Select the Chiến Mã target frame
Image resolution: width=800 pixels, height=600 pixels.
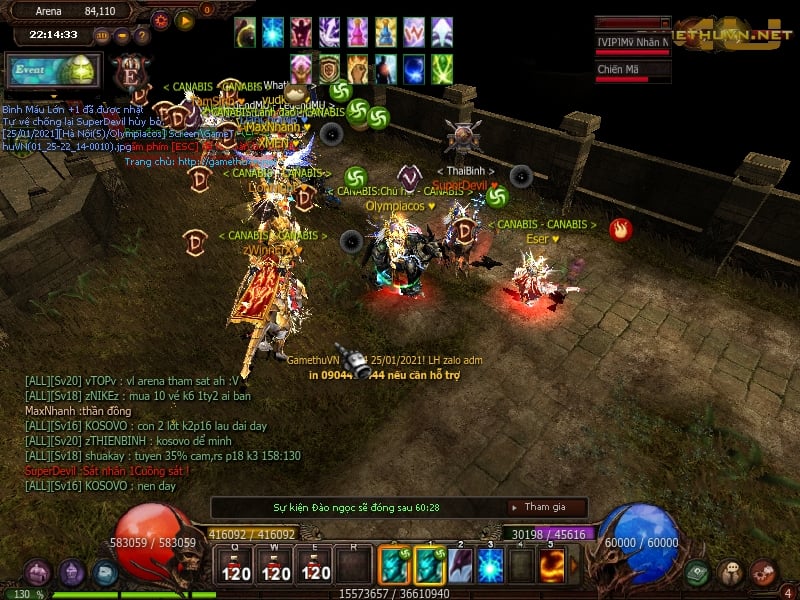pyautogui.click(x=632, y=70)
